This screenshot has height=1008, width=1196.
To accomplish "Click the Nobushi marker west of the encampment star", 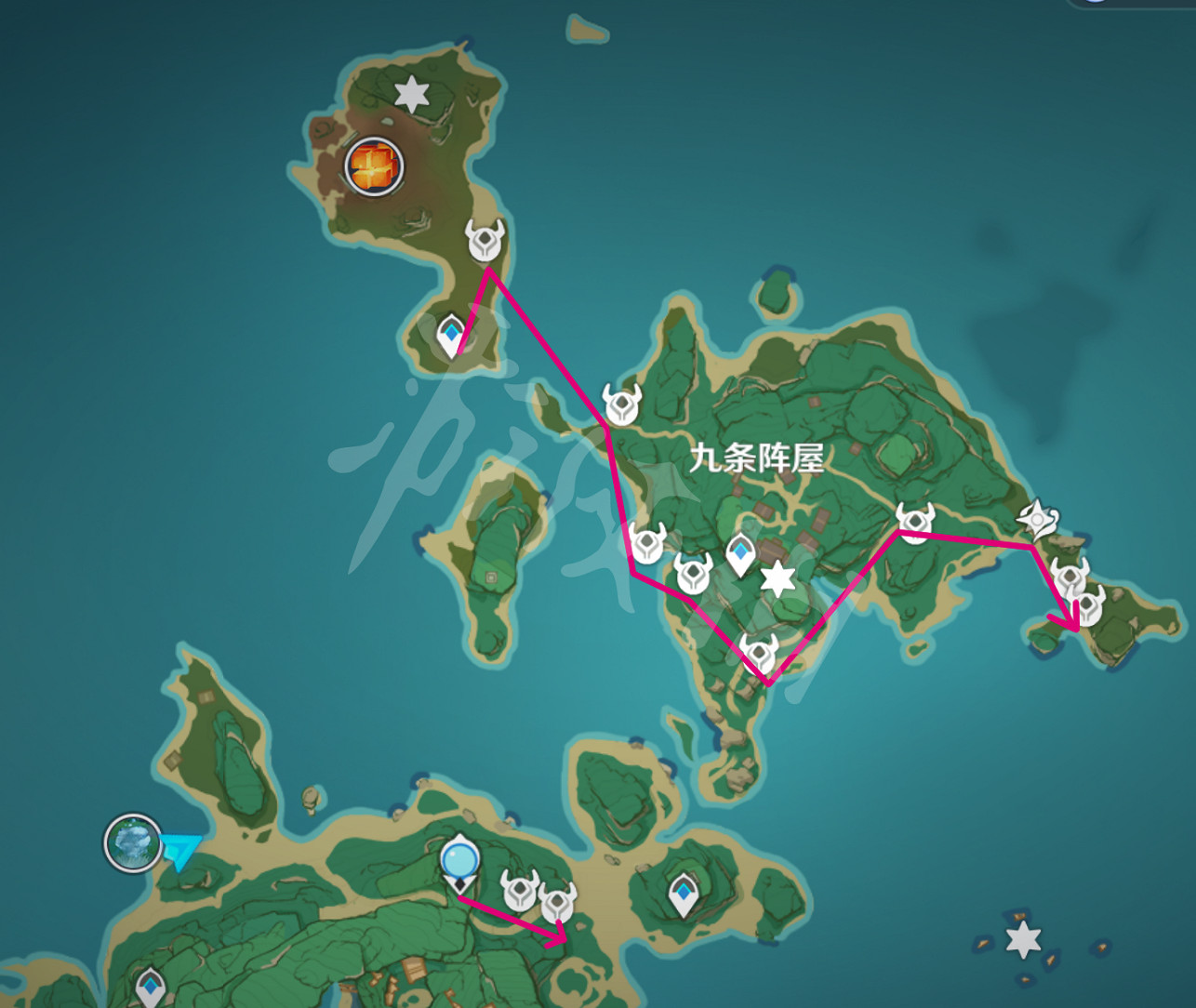I will 692,577.
